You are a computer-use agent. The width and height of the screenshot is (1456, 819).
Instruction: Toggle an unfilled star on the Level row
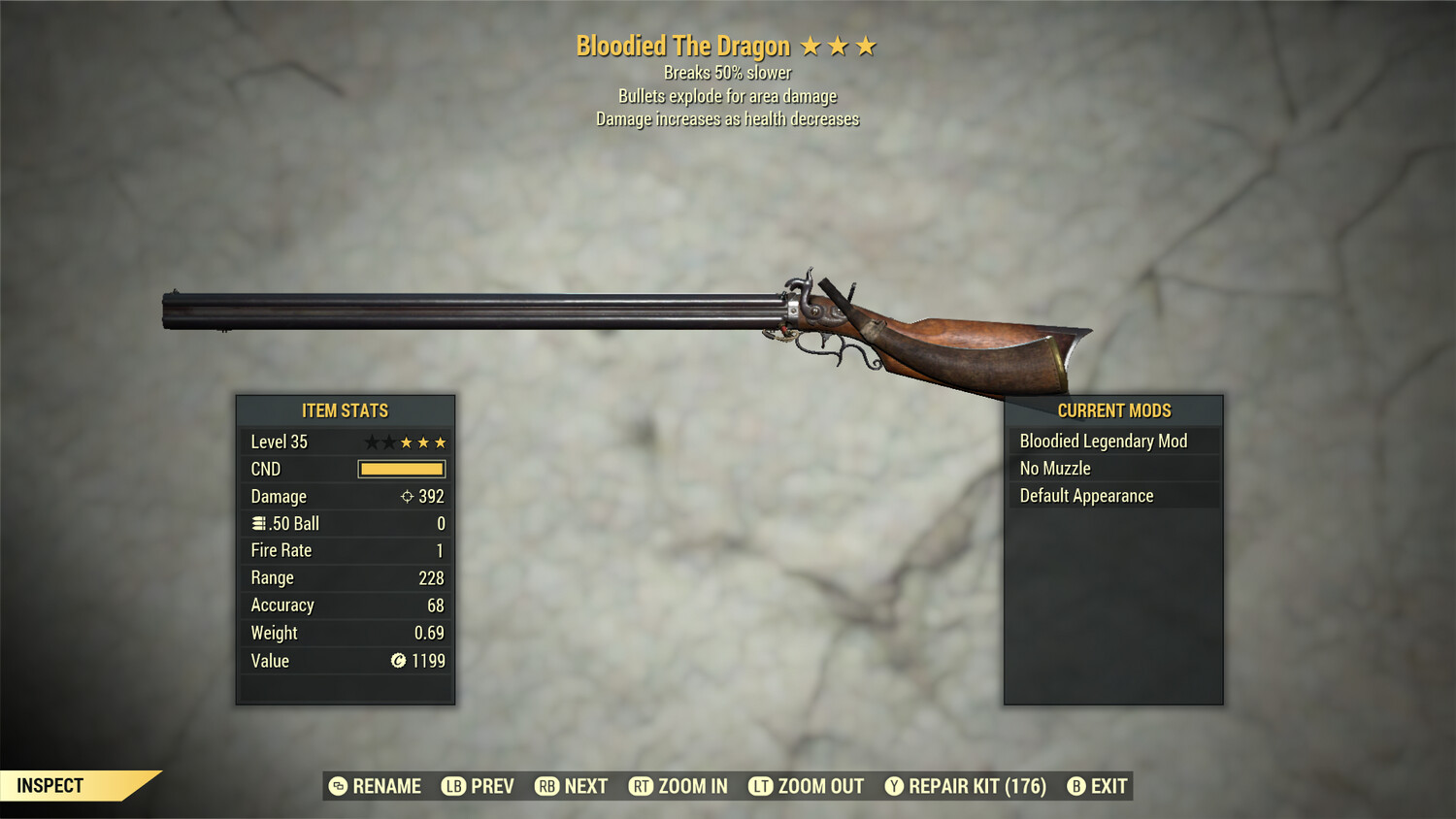[x=372, y=442]
